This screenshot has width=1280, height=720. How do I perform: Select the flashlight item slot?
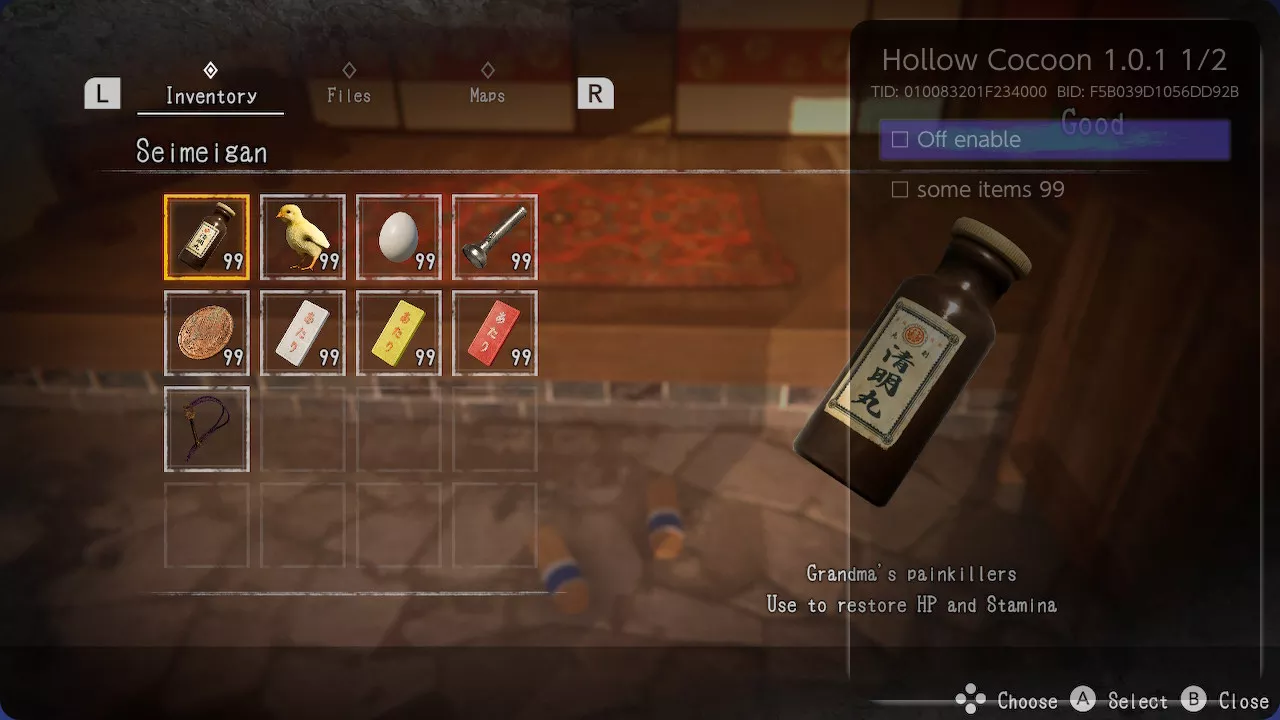495,237
